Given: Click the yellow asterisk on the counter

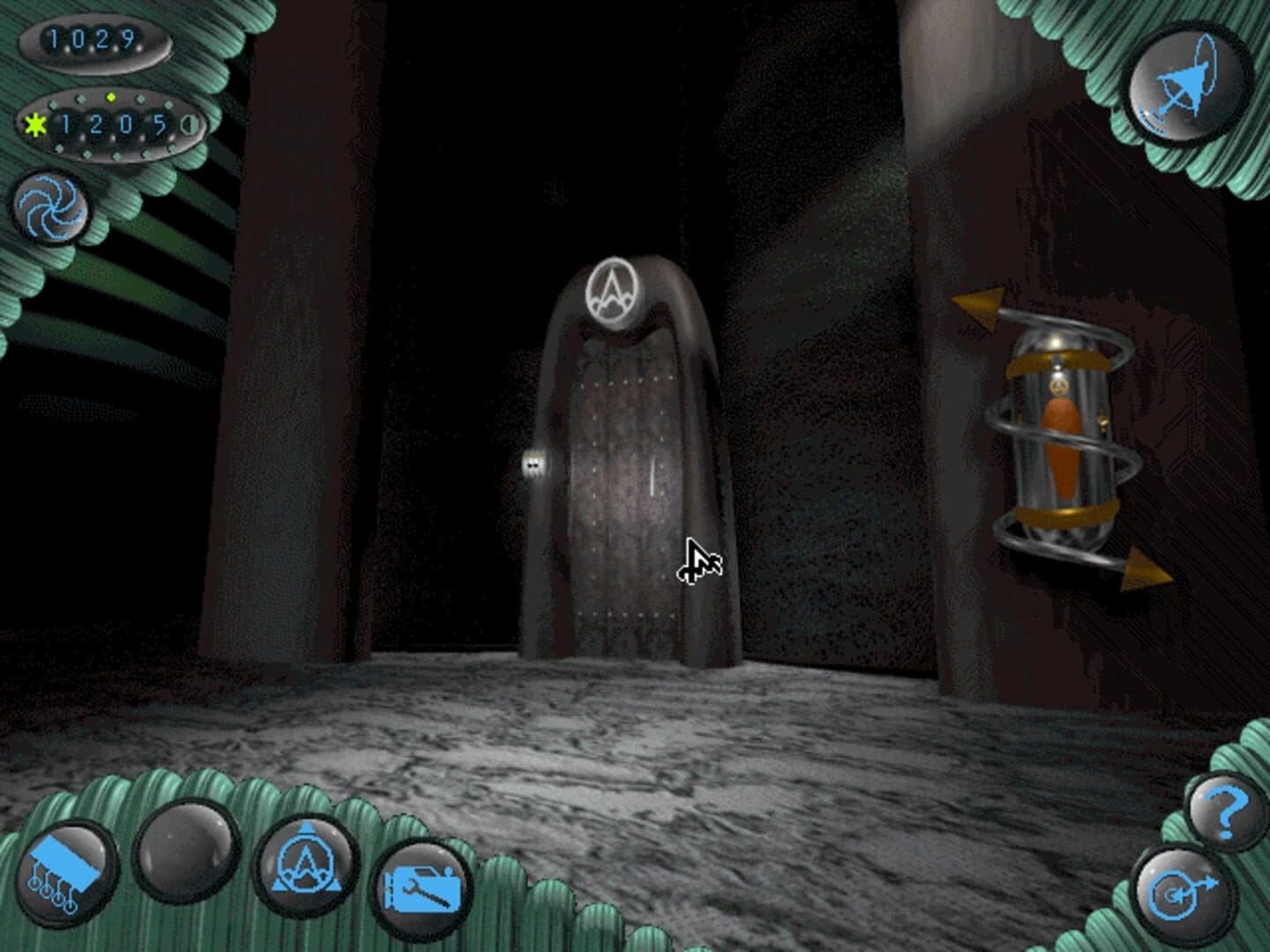Looking at the screenshot, I should pyautogui.click(x=34, y=123).
